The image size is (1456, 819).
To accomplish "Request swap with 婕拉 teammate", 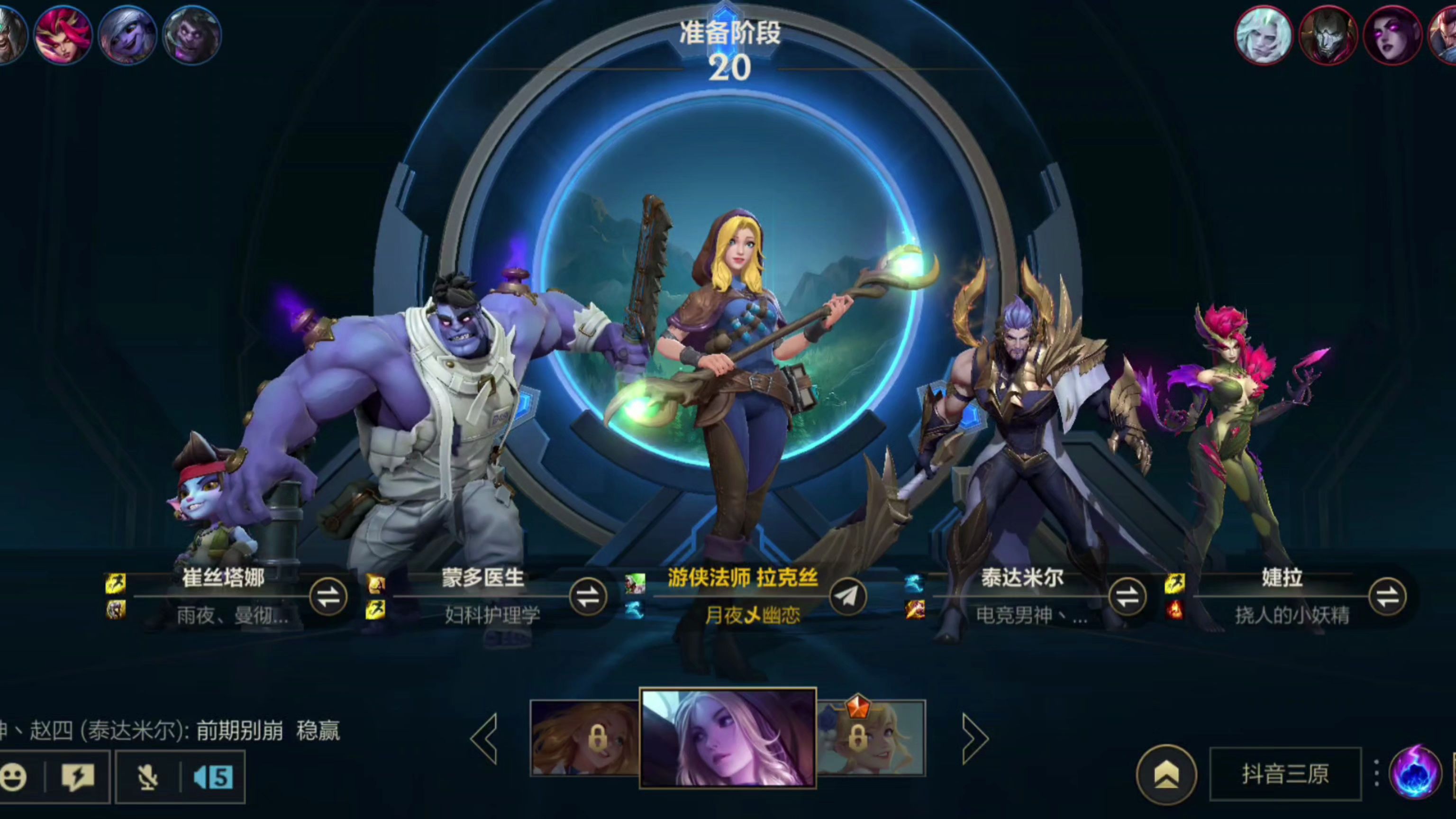I will point(1387,597).
